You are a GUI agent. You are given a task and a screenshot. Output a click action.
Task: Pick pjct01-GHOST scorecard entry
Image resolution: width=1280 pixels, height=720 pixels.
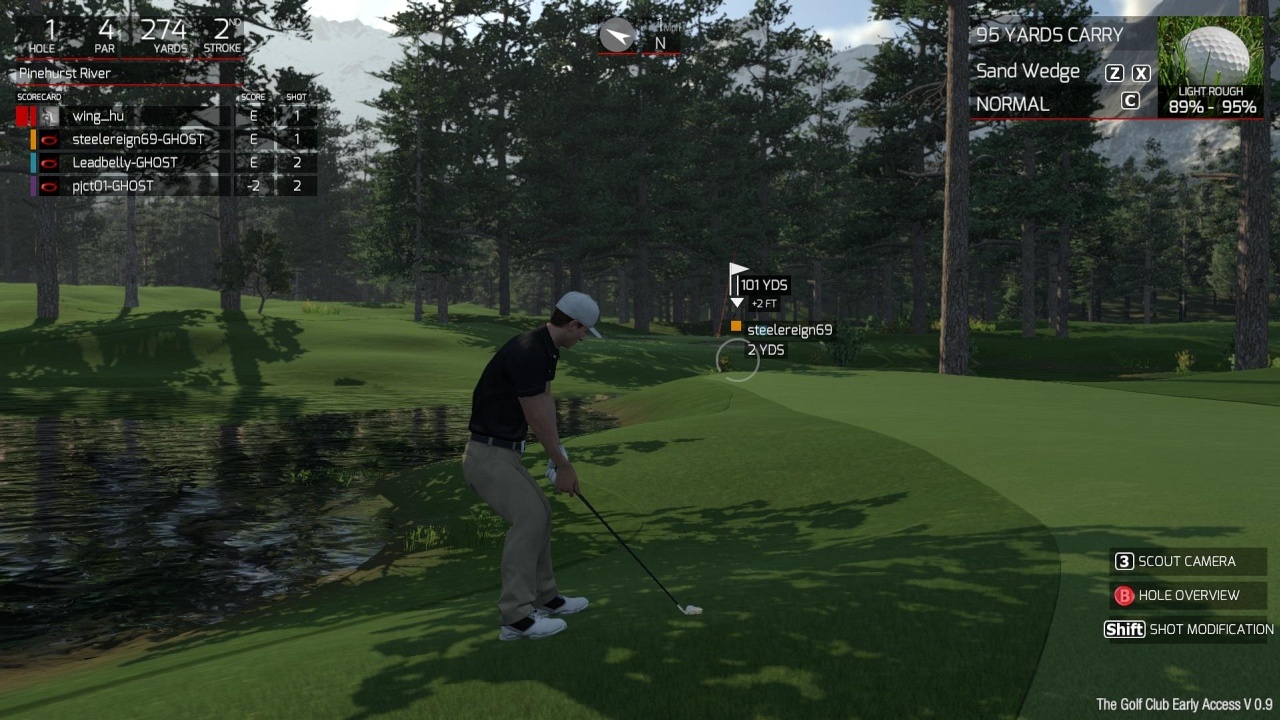click(112, 186)
